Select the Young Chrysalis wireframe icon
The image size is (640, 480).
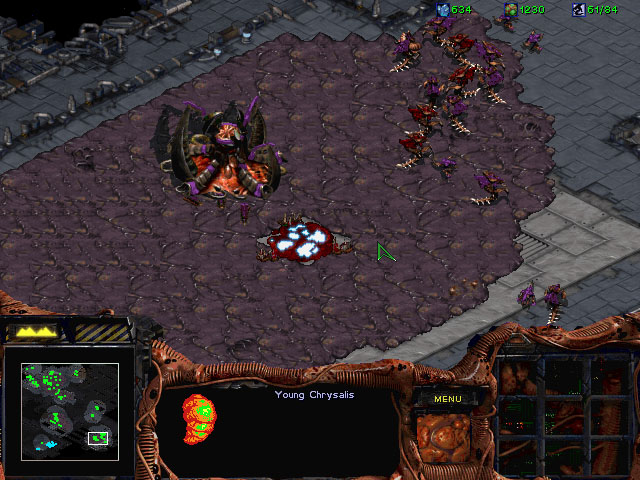pos(198,419)
